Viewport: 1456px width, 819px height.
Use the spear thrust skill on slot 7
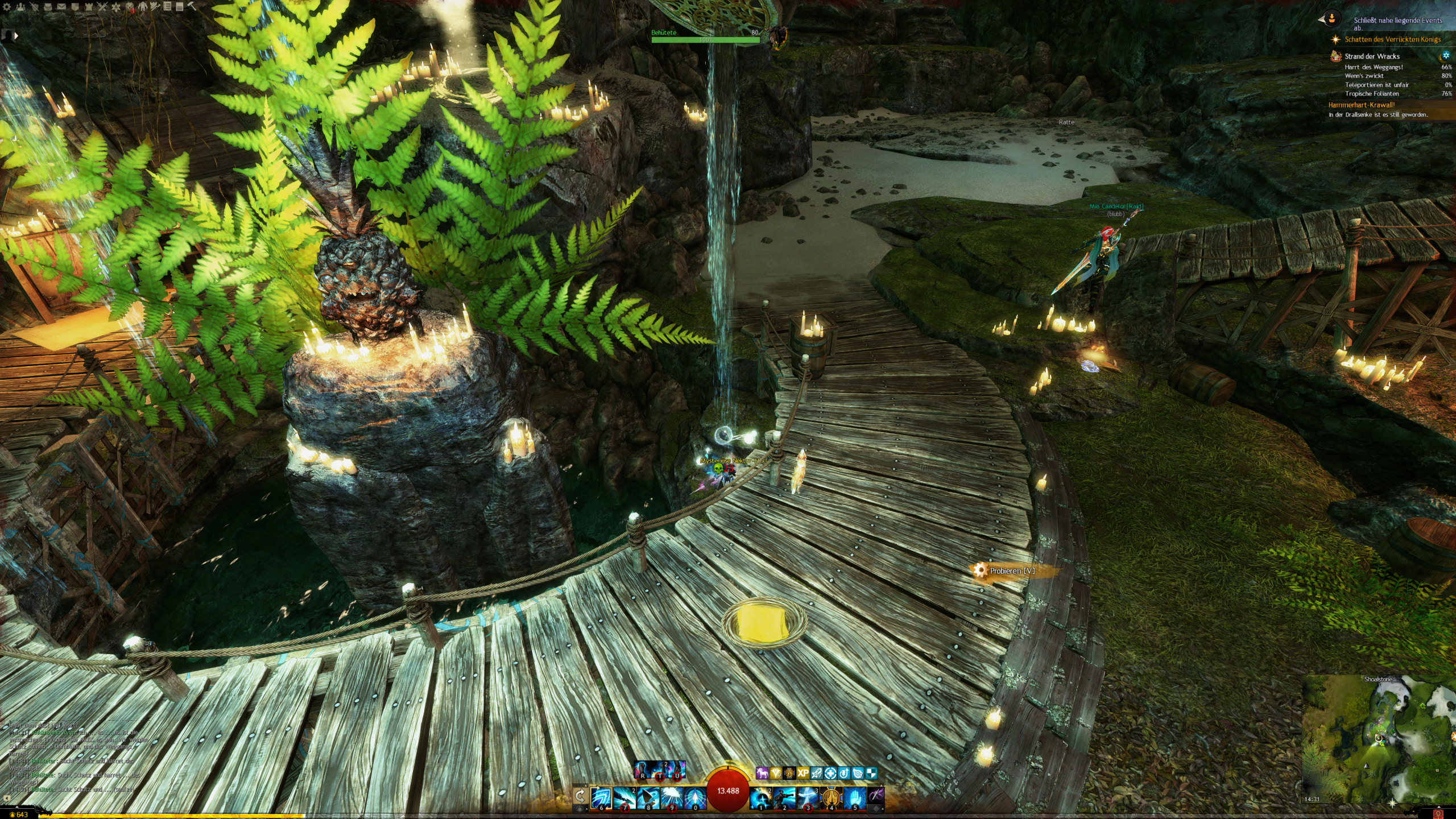point(624,798)
